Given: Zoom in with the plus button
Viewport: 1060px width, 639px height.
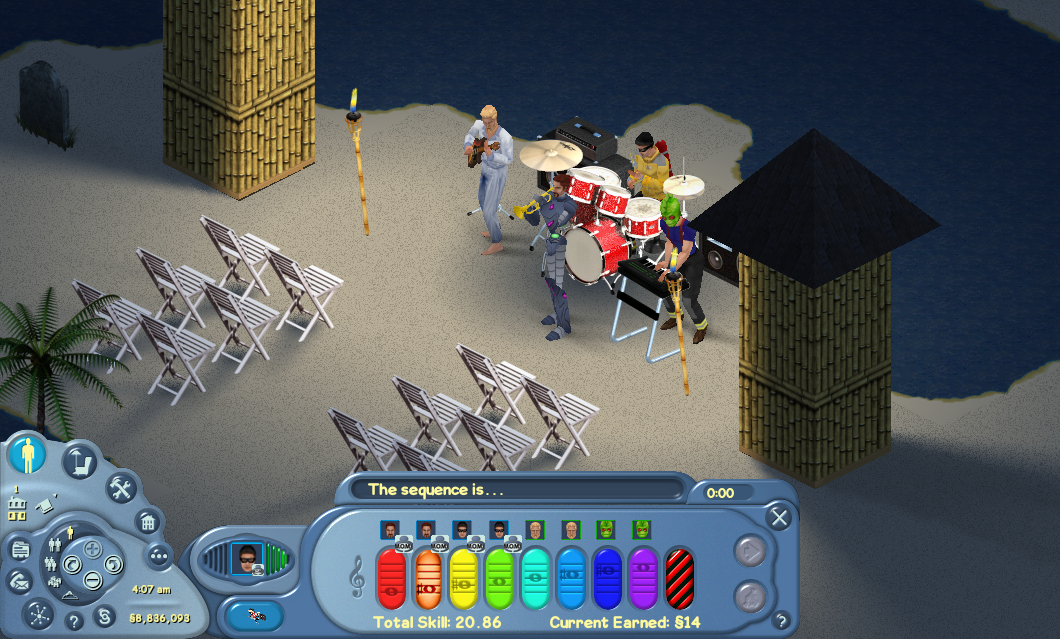Looking at the screenshot, I should point(91,548).
